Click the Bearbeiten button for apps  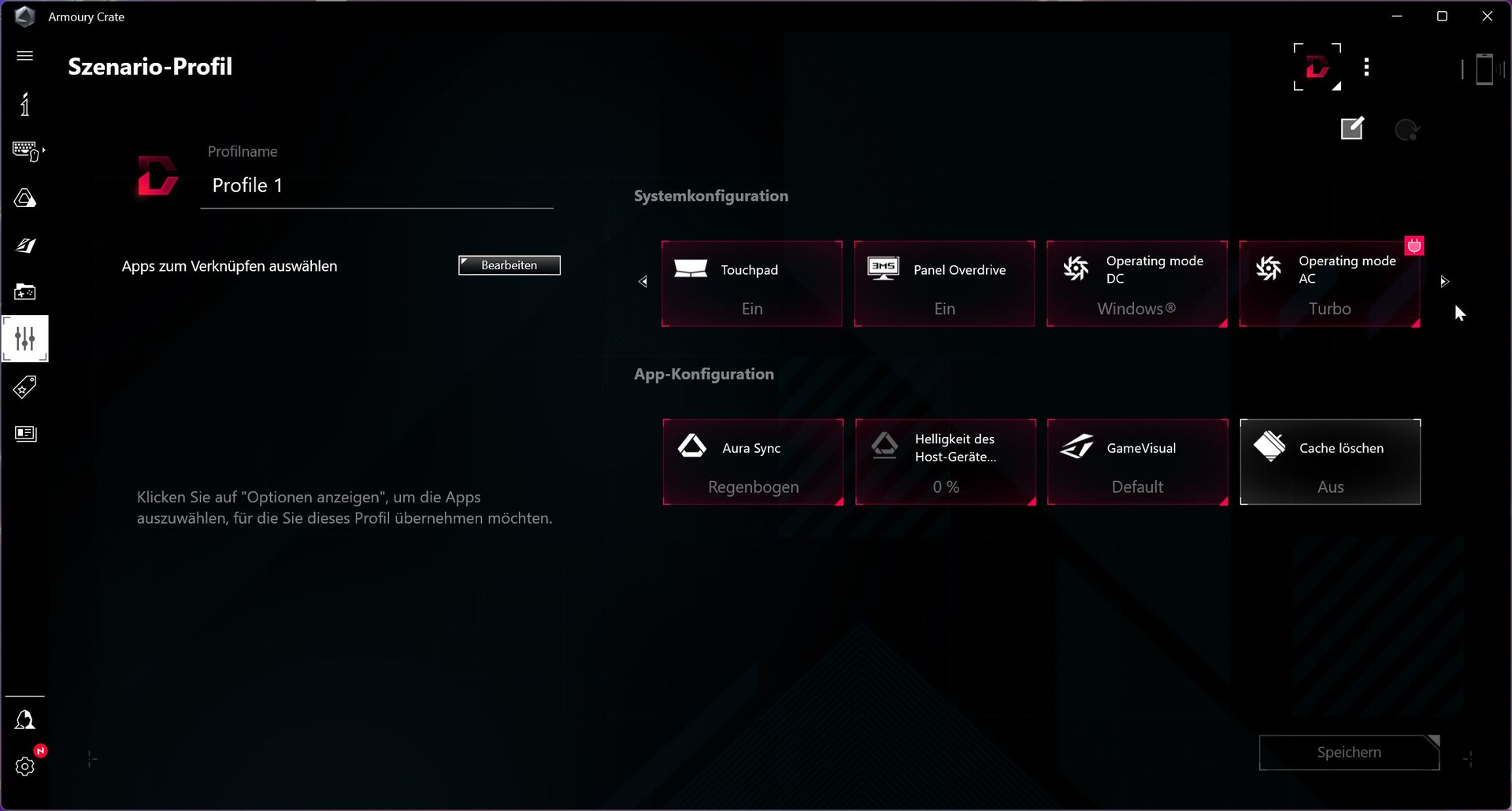tap(509, 265)
